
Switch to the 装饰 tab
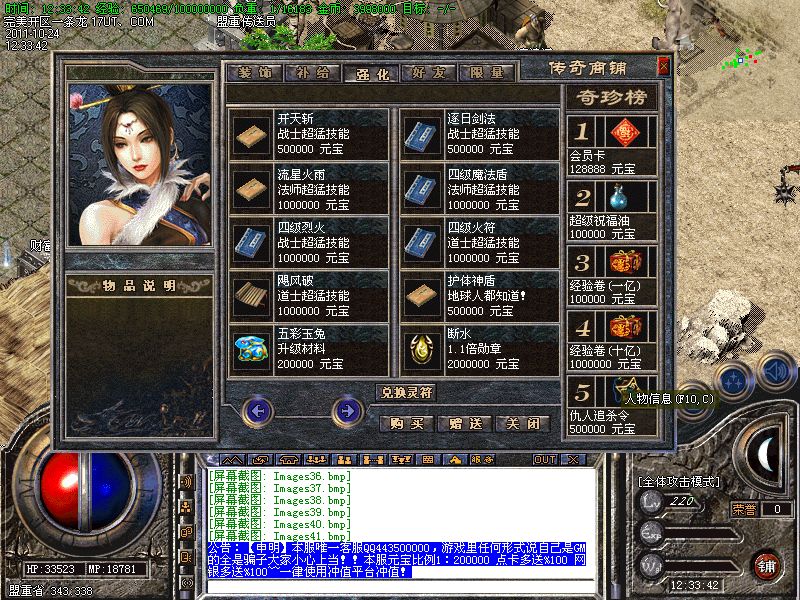[253, 73]
